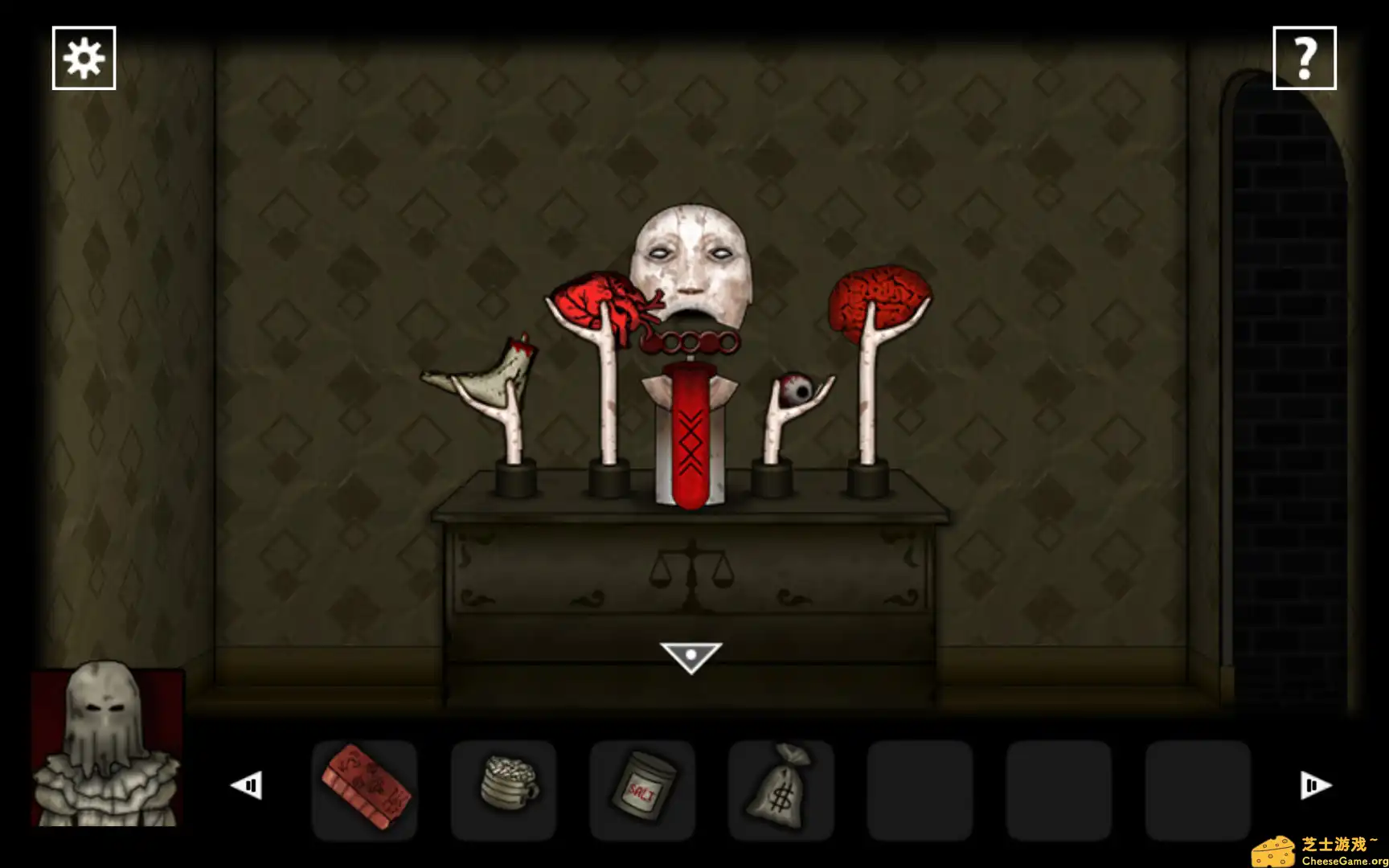Touch the eyeball held by the hand
This screenshot has height=868, width=1389.
(x=797, y=388)
